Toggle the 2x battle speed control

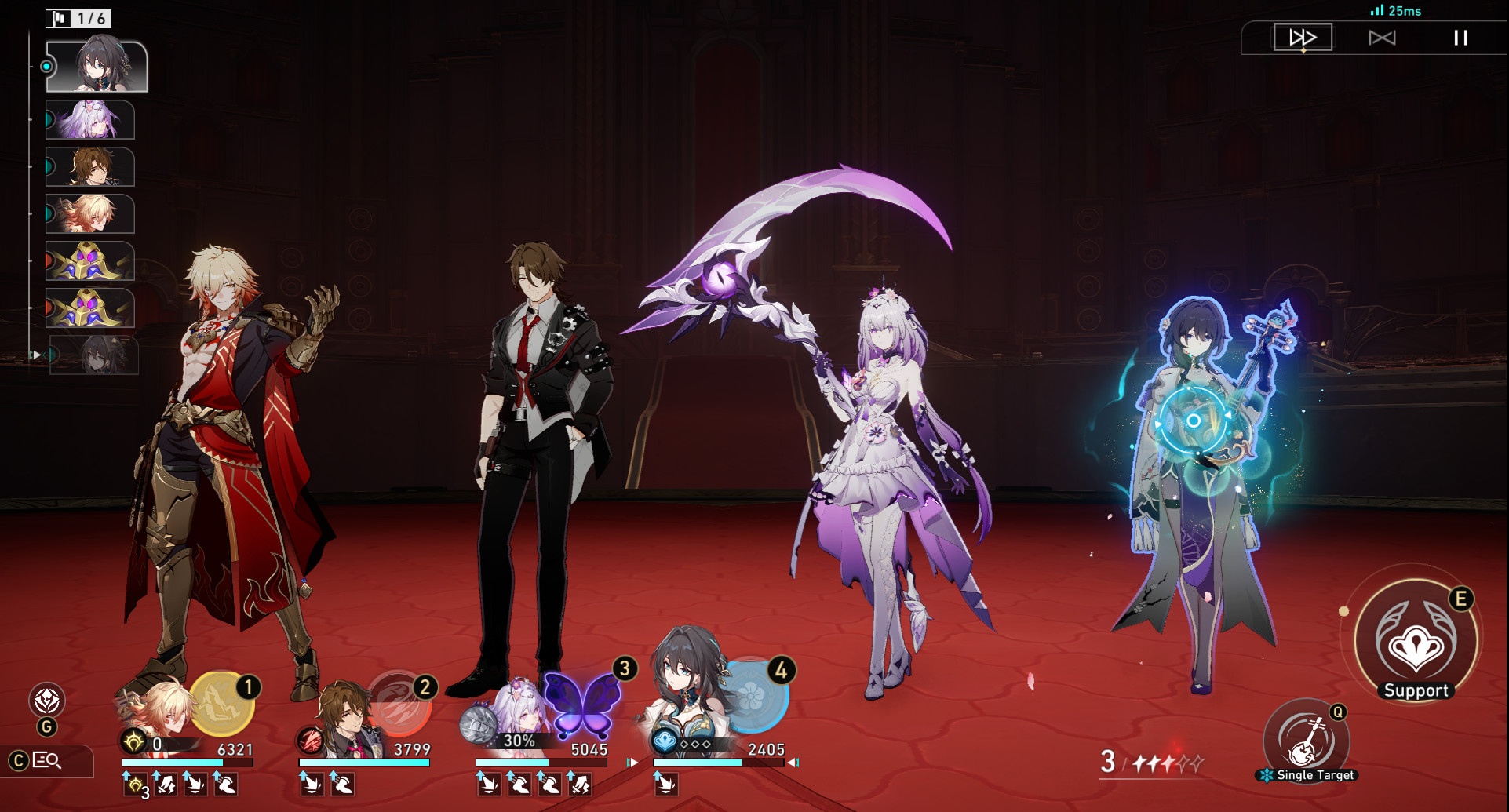[1303, 37]
